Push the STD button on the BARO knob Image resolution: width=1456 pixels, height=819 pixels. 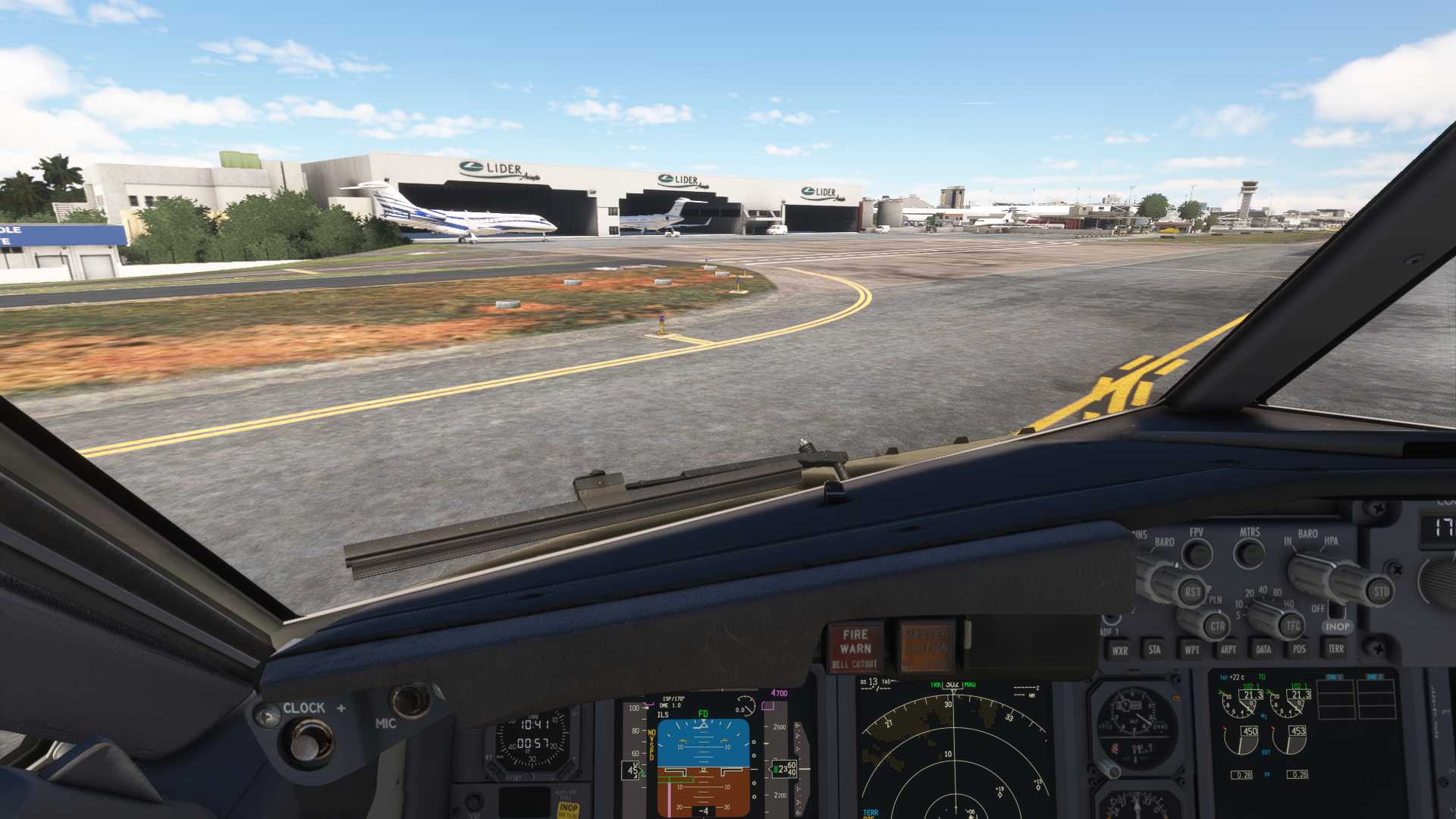[1381, 591]
